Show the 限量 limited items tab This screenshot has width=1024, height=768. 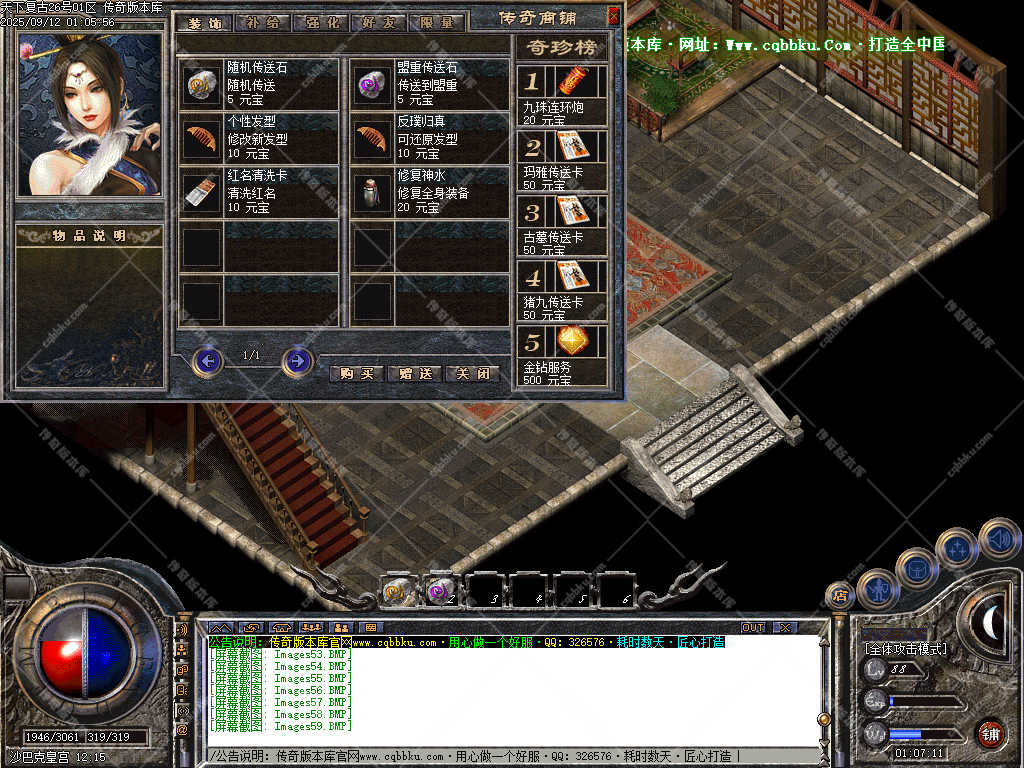pyautogui.click(x=436, y=22)
